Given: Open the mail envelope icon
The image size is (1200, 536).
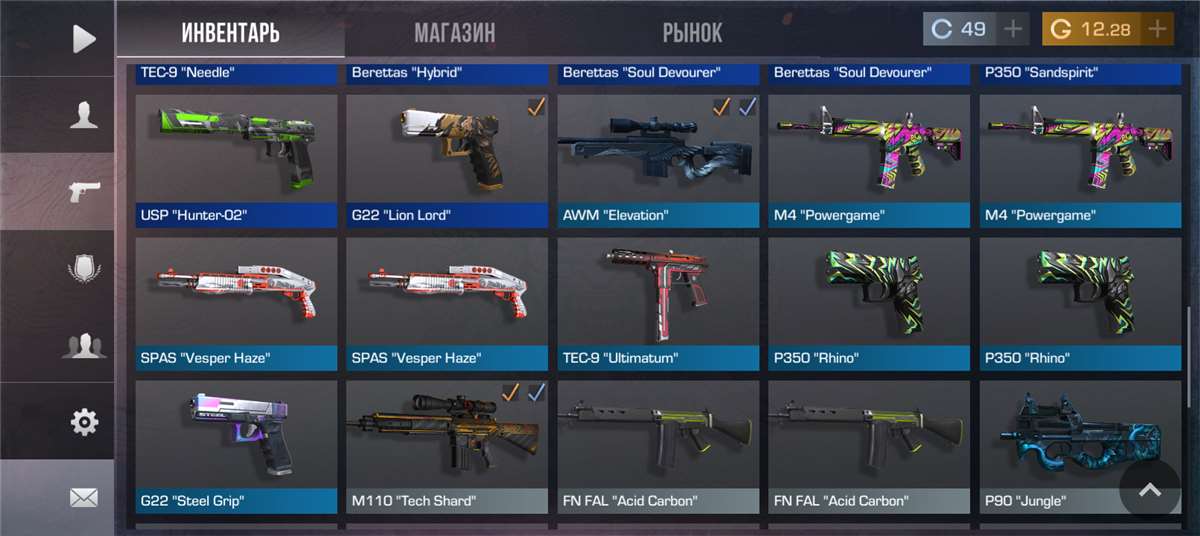Looking at the screenshot, I should [84, 497].
